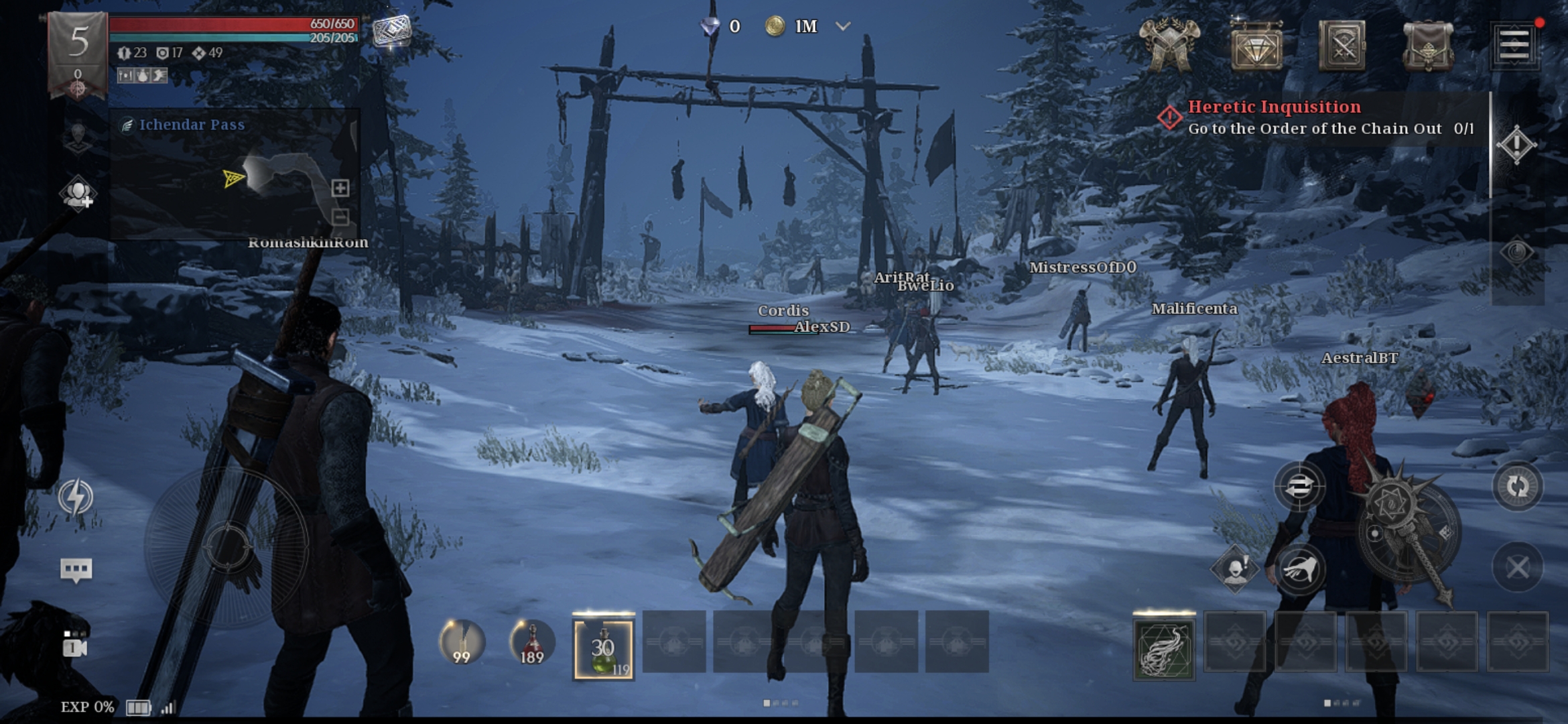Expand the currency dropdown arrow
Image resolution: width=1568 pixels, height=724 pixels.
coord(843,27)
